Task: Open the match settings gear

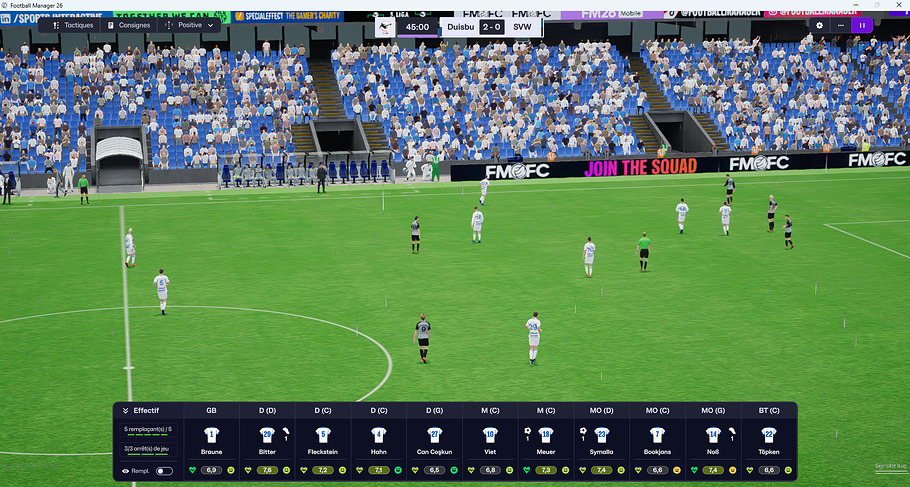Action: 820,25
